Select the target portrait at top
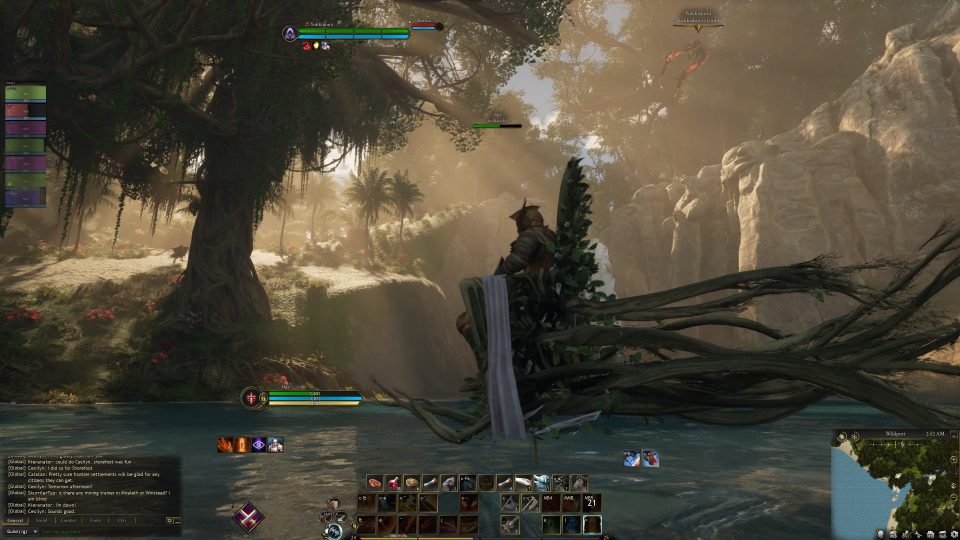Viewport: 960px width, 540px height. [x=289, y=34]
